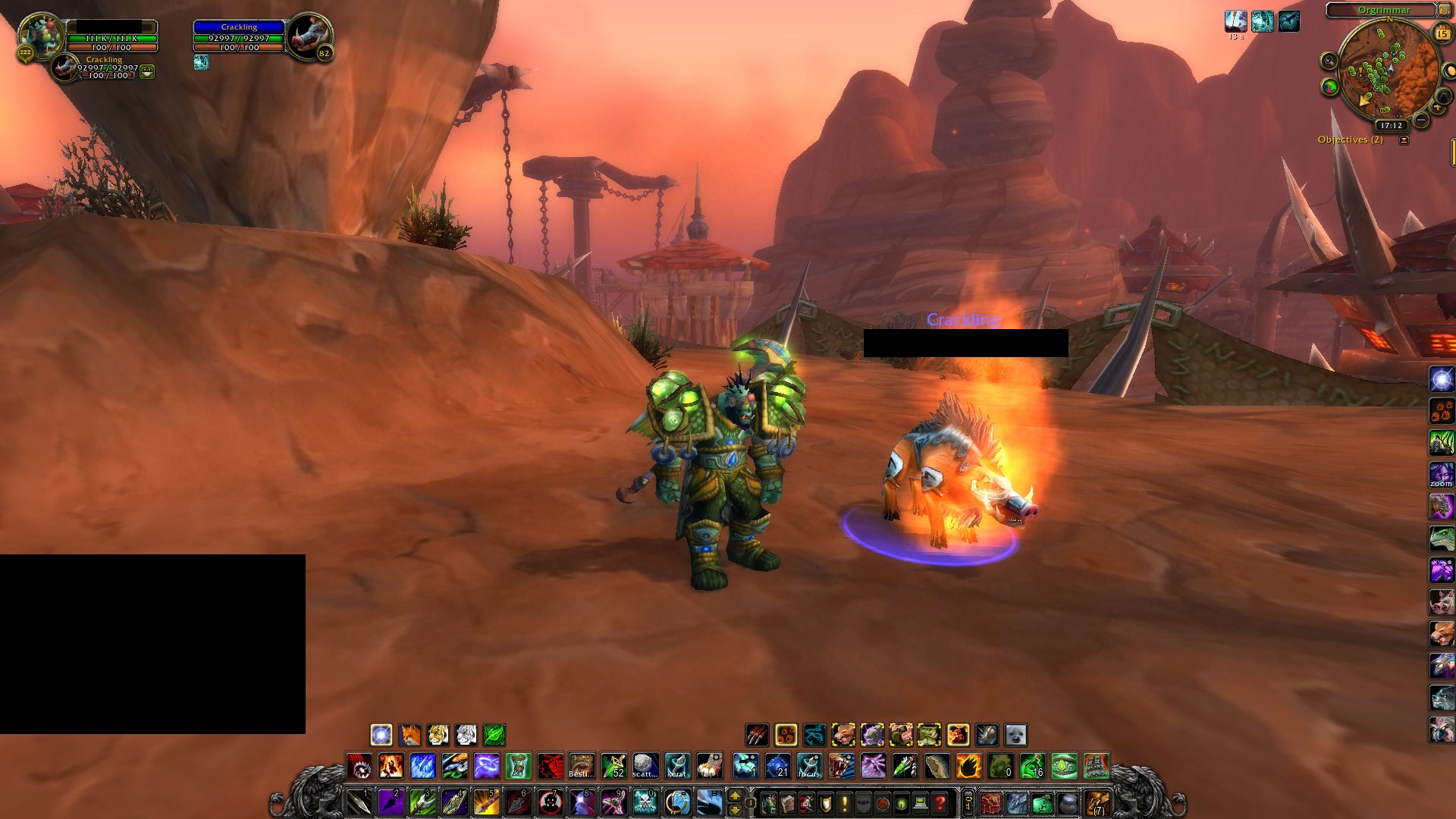Select the Crackling target portrait frame
Screen dimensions: 1456x819
(308, 36)
